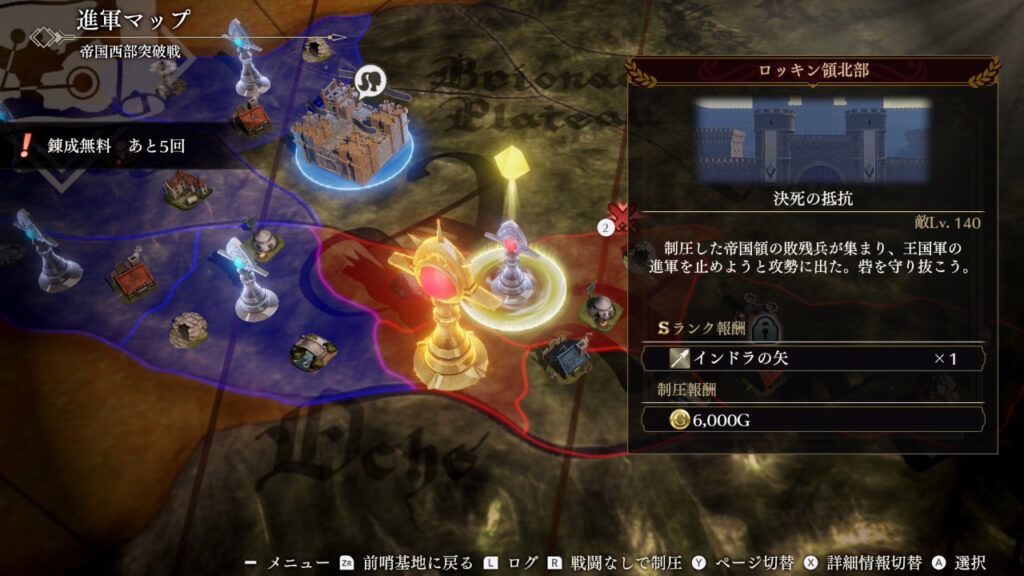Open the castle gate stage thumbnail
The height and width of the screenshot is (576, 1024).
coord(812,138)
